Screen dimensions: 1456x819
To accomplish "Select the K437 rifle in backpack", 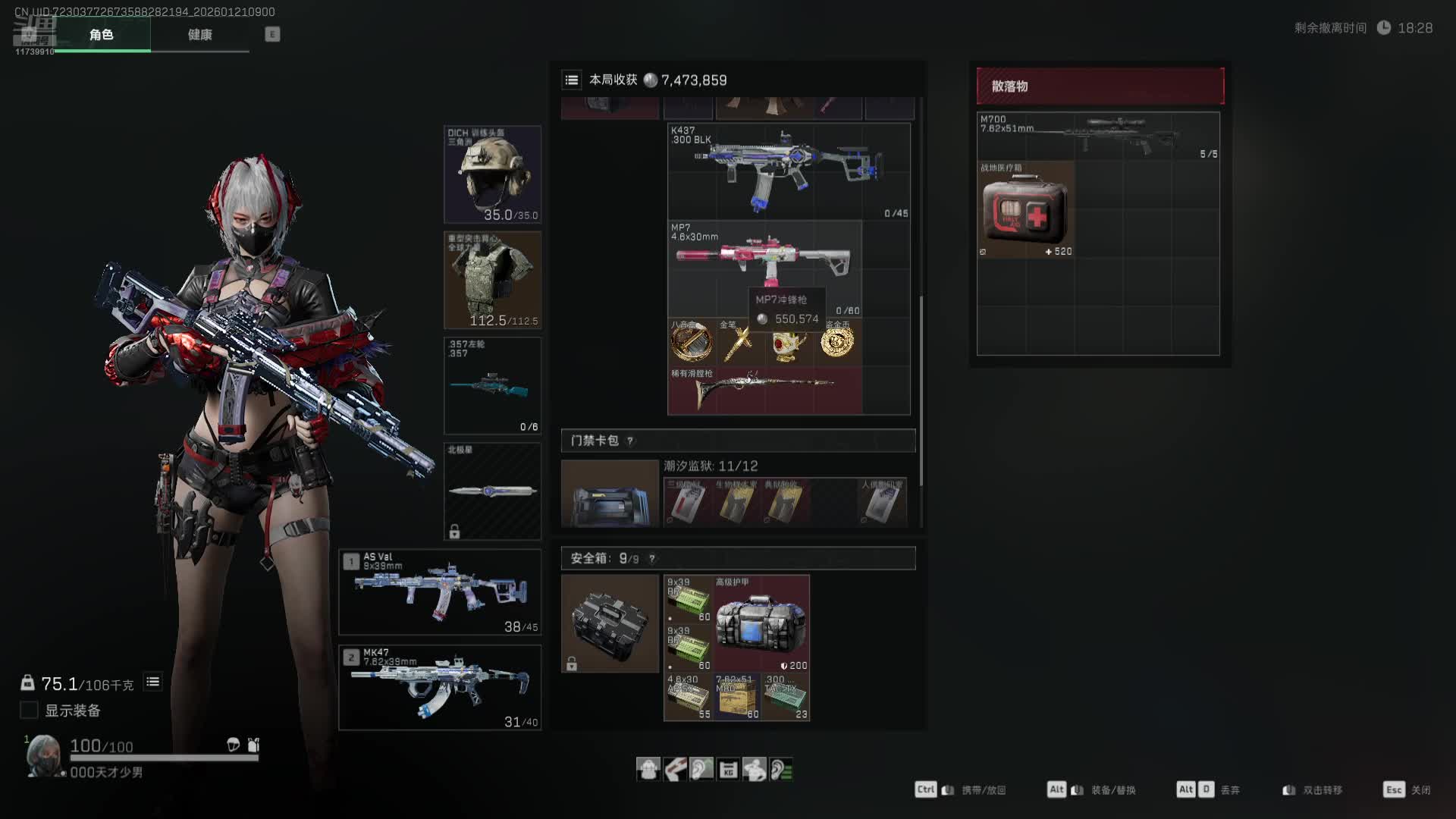I will [789, 171].
